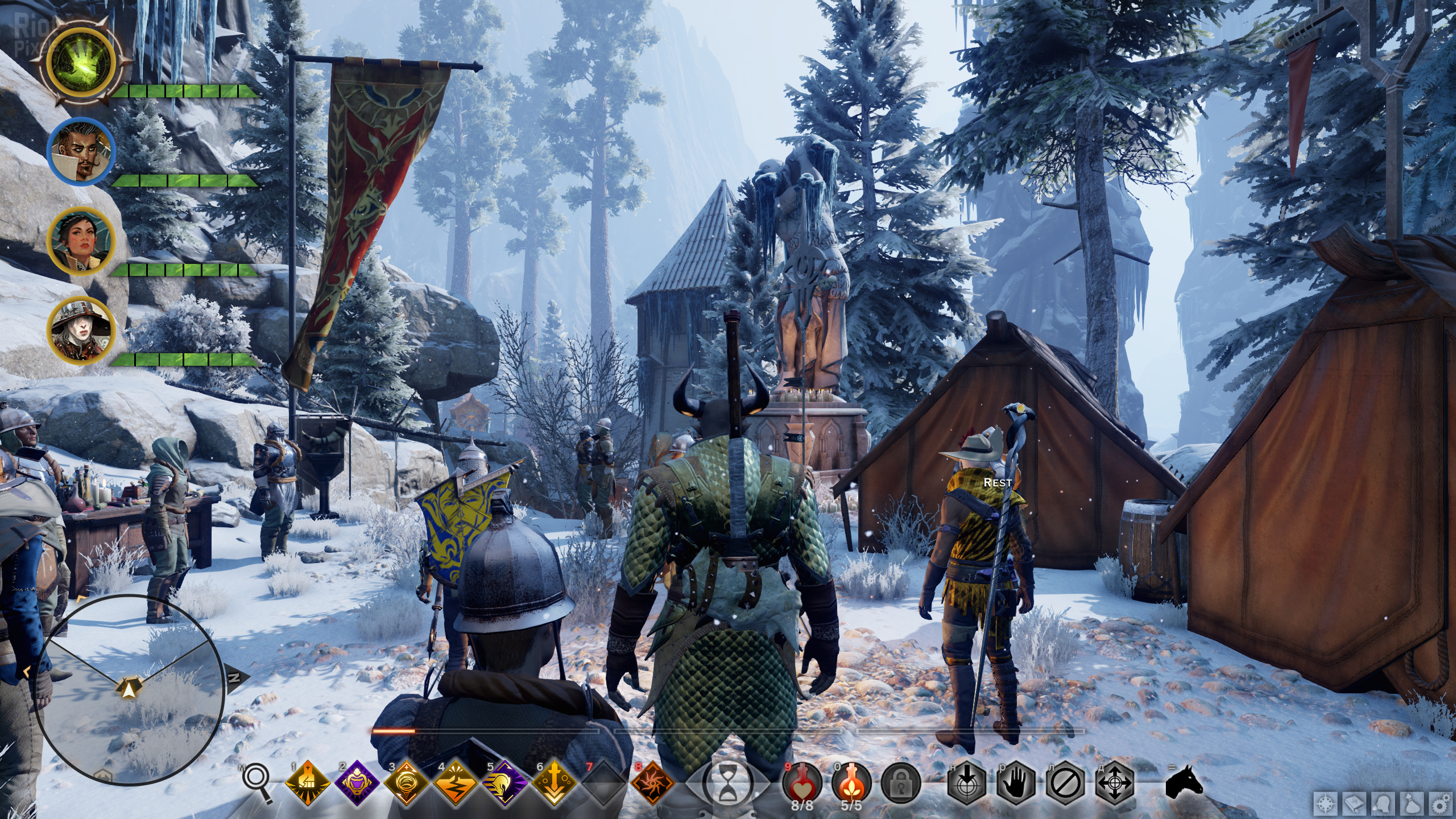Summon the mount with the horse icon

1184,783
